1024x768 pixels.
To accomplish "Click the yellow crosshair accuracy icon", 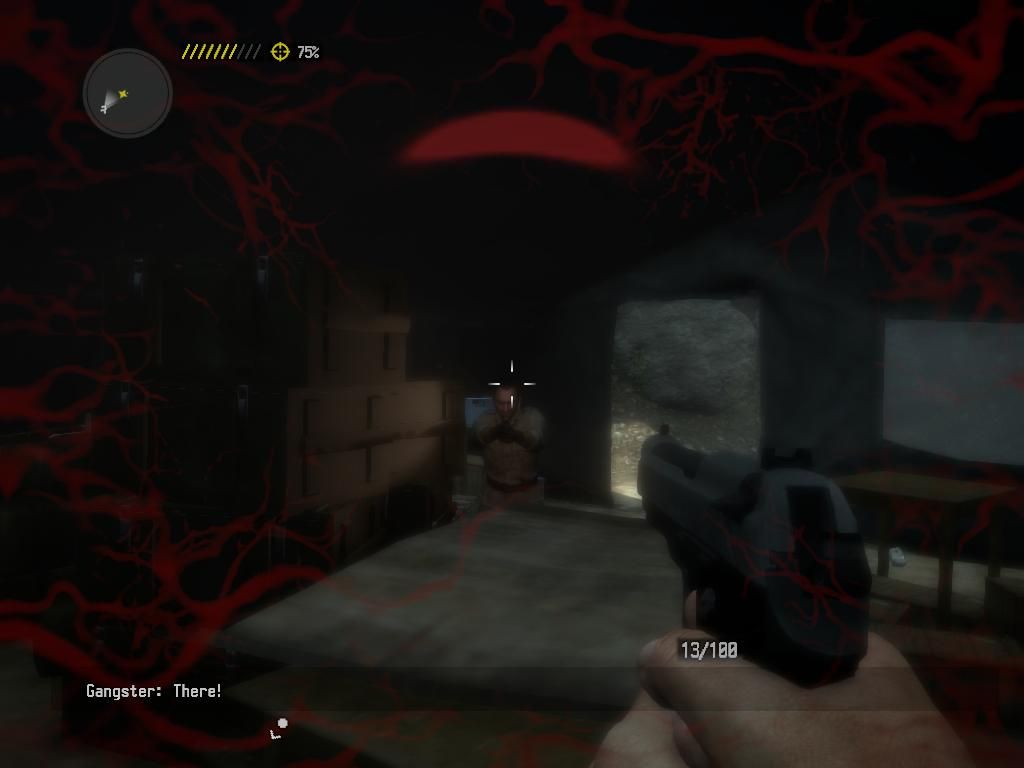I will (280, 51).
